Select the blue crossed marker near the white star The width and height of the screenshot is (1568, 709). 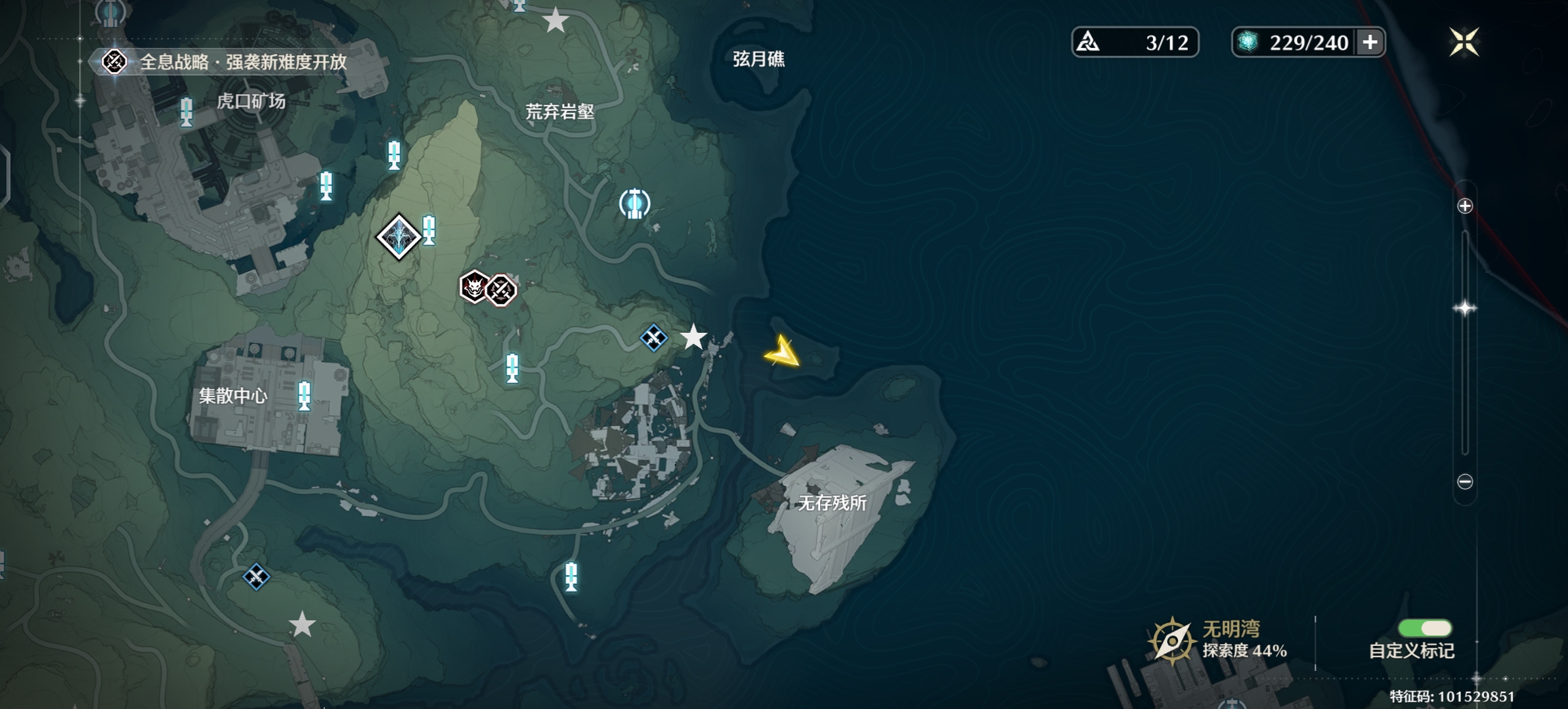[x=653, y=339]
